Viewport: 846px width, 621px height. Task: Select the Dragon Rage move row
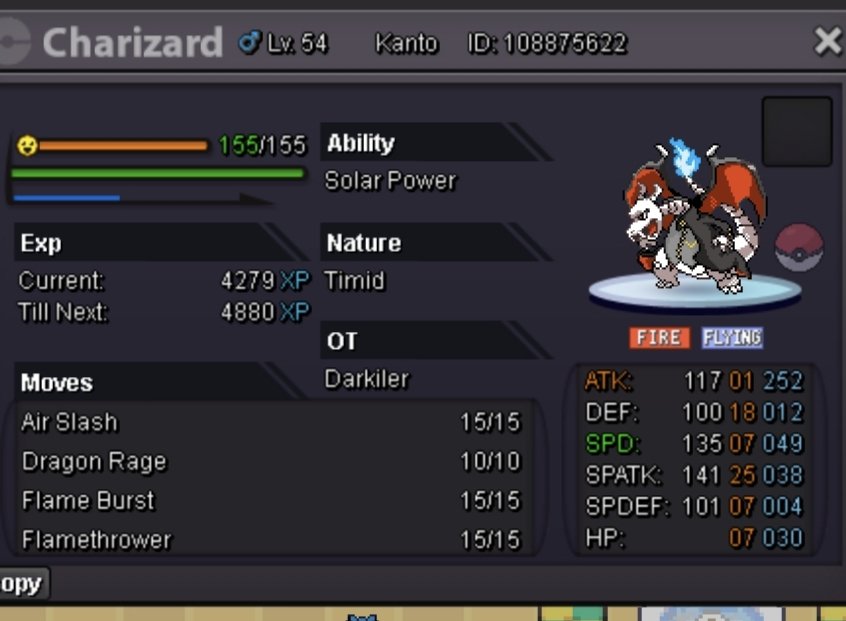point(270,462)
